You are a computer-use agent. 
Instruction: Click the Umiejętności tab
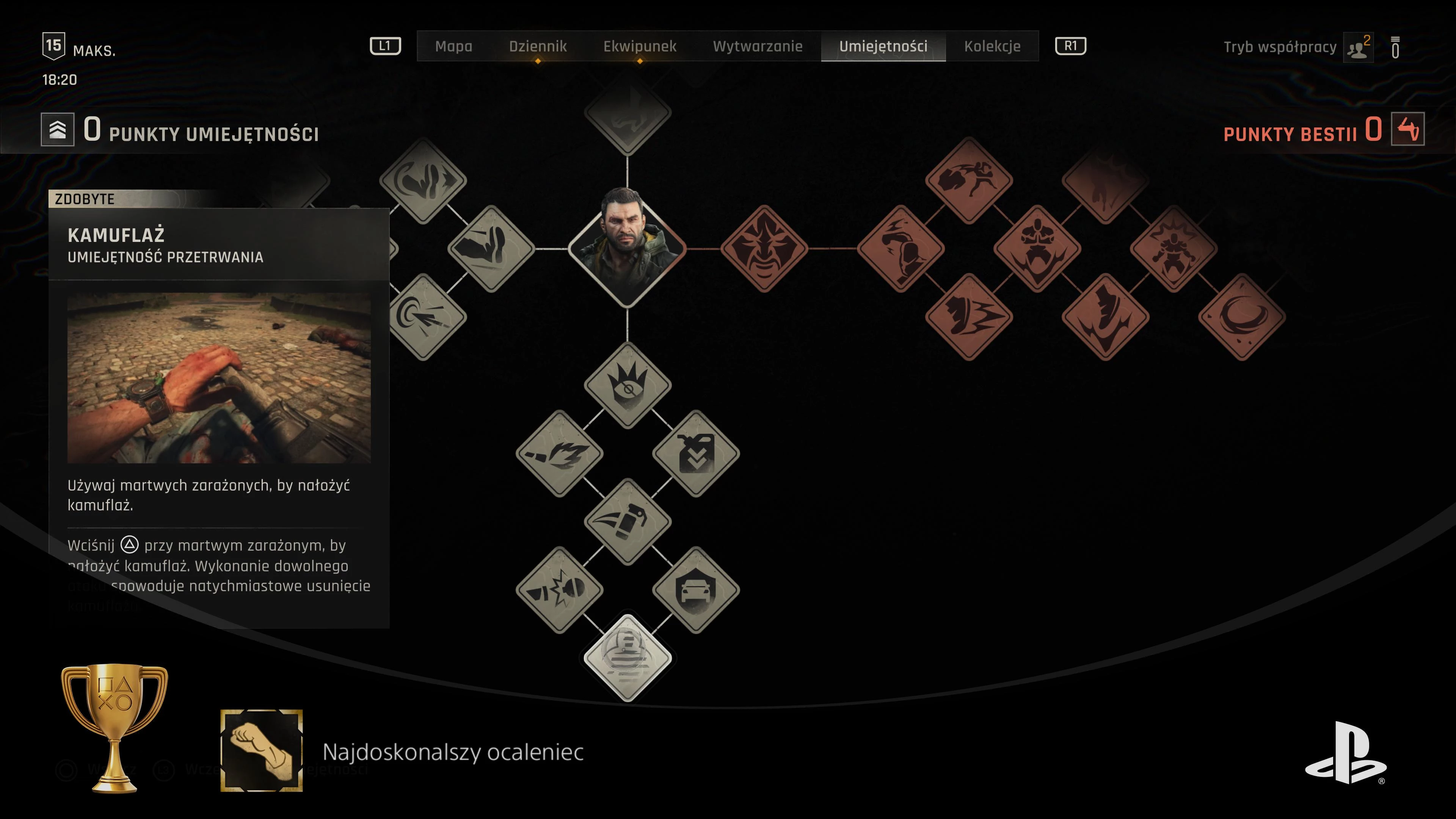pyautogui.click(x=883, y=46)
